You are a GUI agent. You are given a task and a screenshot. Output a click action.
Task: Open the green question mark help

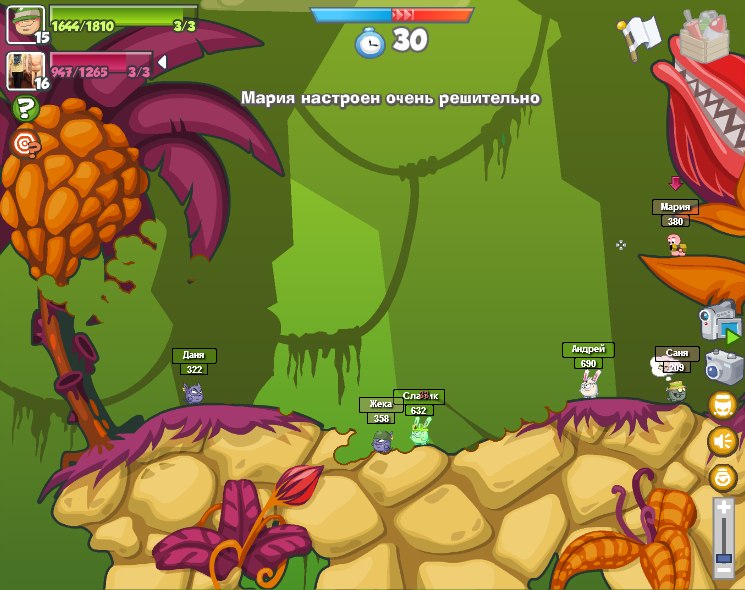[x=25, y=108]
